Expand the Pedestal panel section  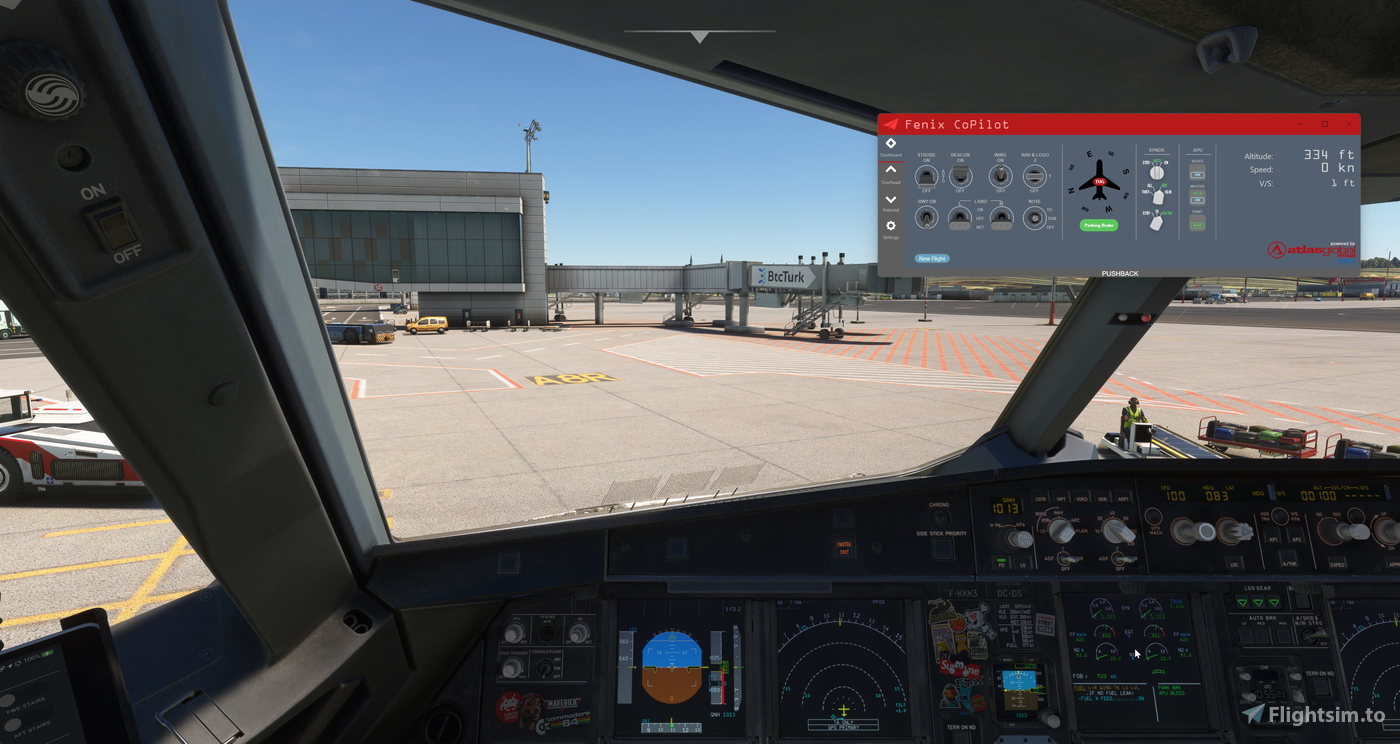pos(890,202)
